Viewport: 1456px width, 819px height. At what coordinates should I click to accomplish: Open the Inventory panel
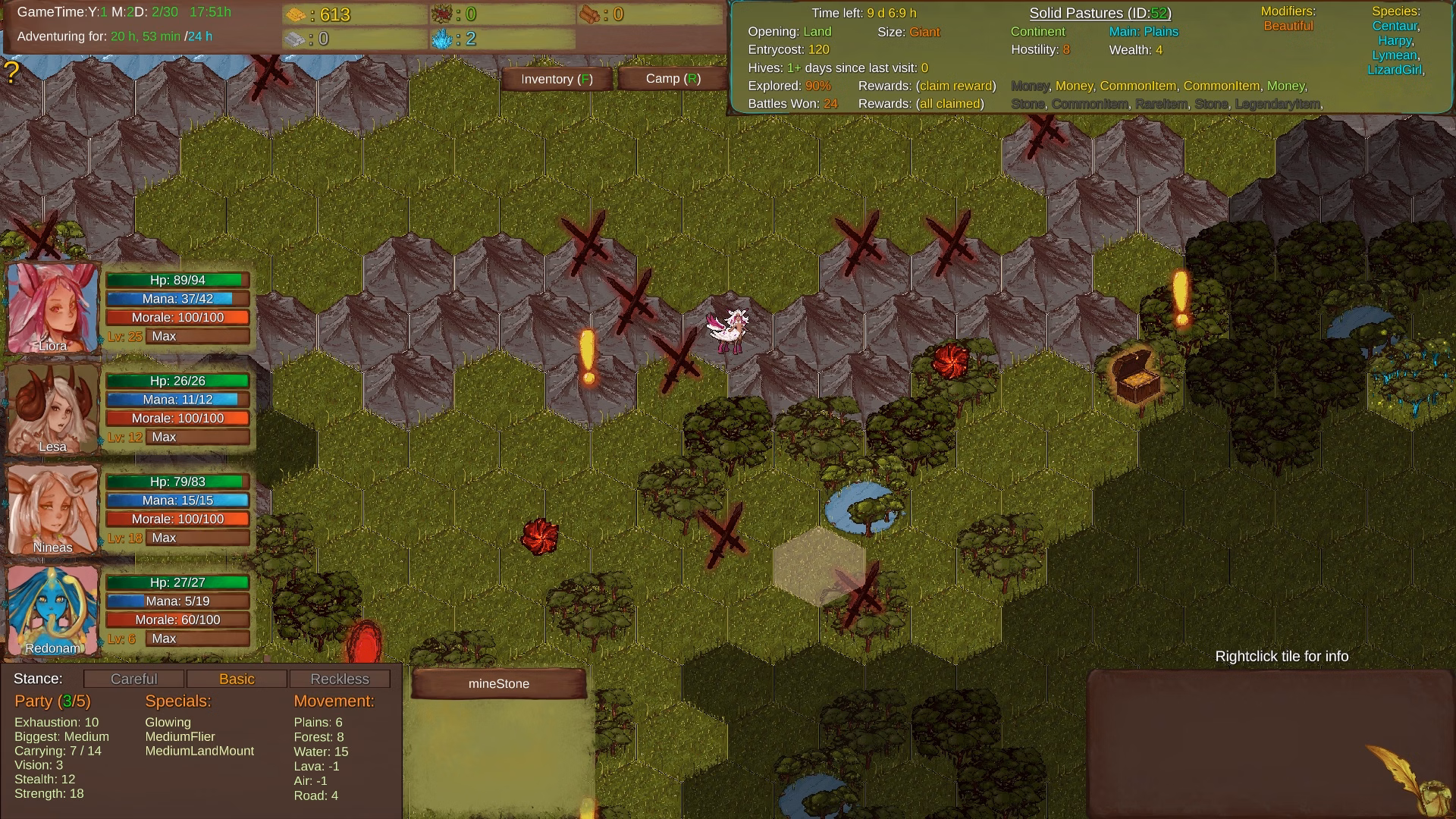pyautogui.click(x=557, y=79)
